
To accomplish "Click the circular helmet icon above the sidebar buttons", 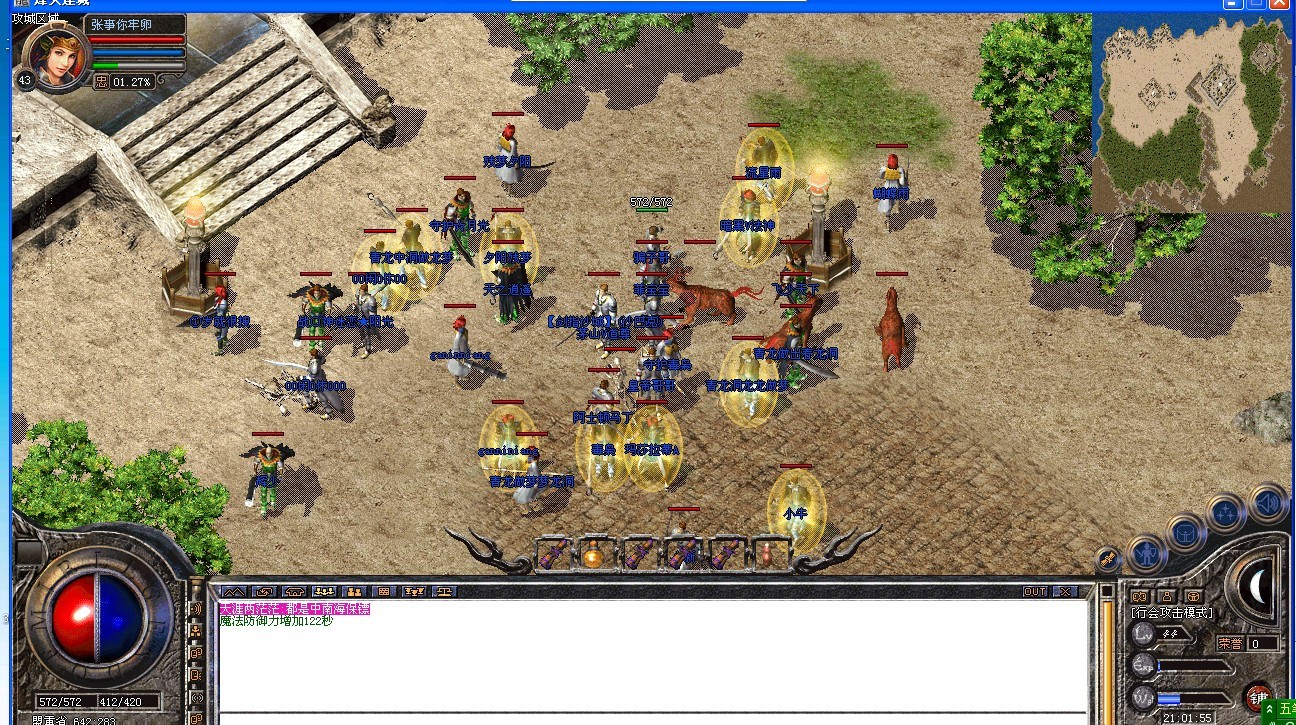I will click(1185, 533).
